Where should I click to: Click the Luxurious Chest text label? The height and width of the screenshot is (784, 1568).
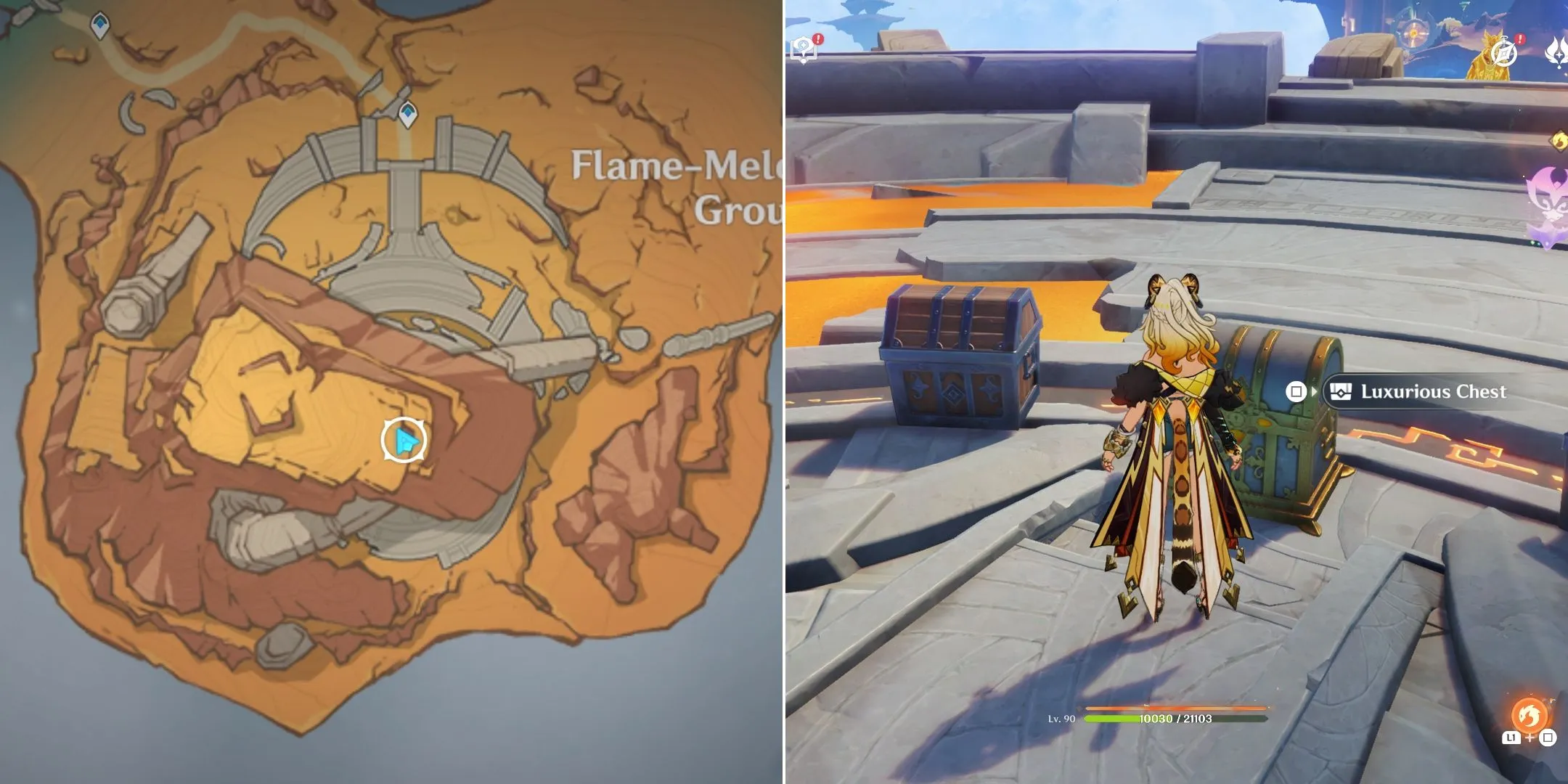(1434, 392)
